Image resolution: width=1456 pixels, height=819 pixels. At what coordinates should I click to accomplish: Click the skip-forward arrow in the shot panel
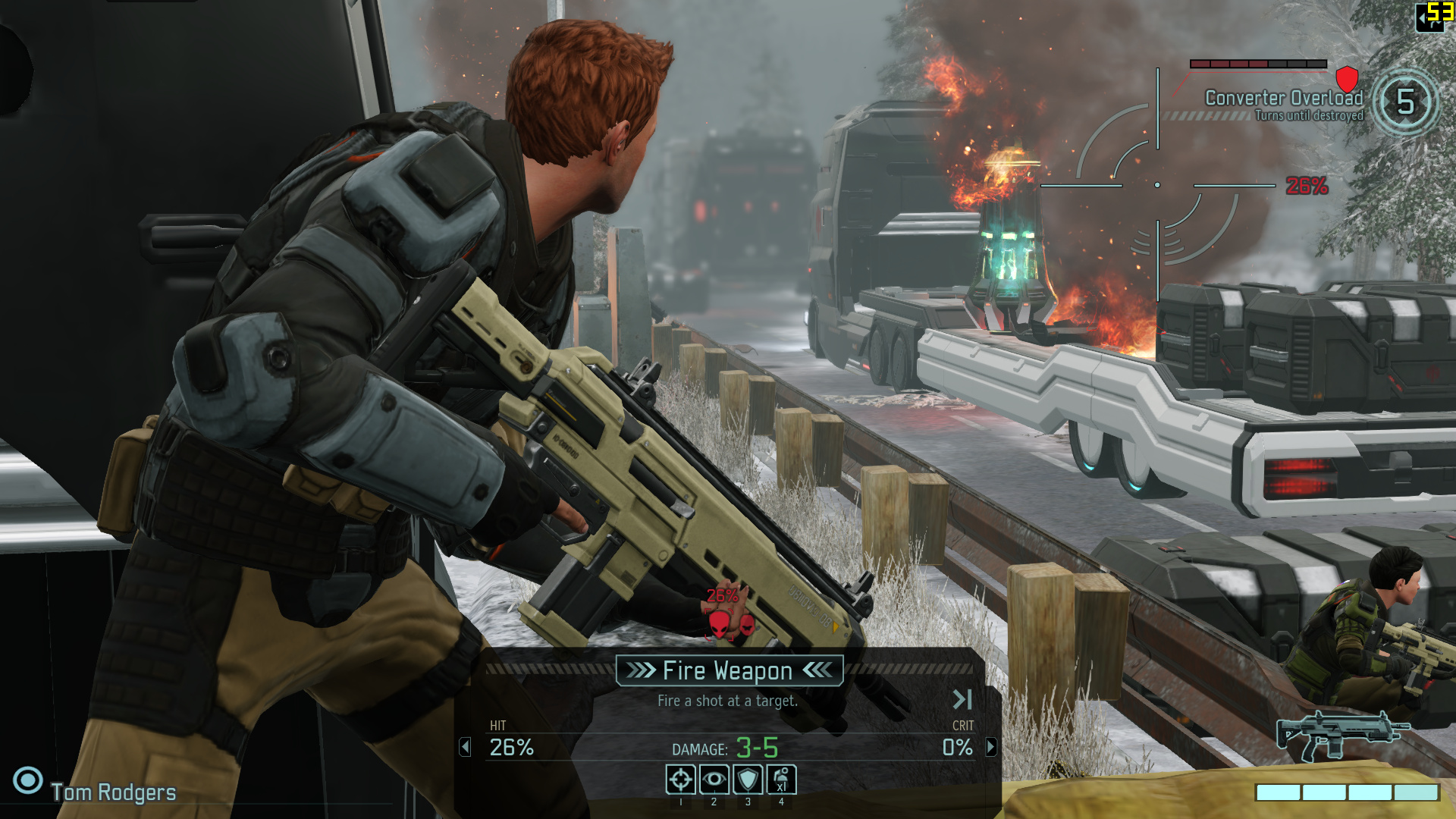(962, 699)
